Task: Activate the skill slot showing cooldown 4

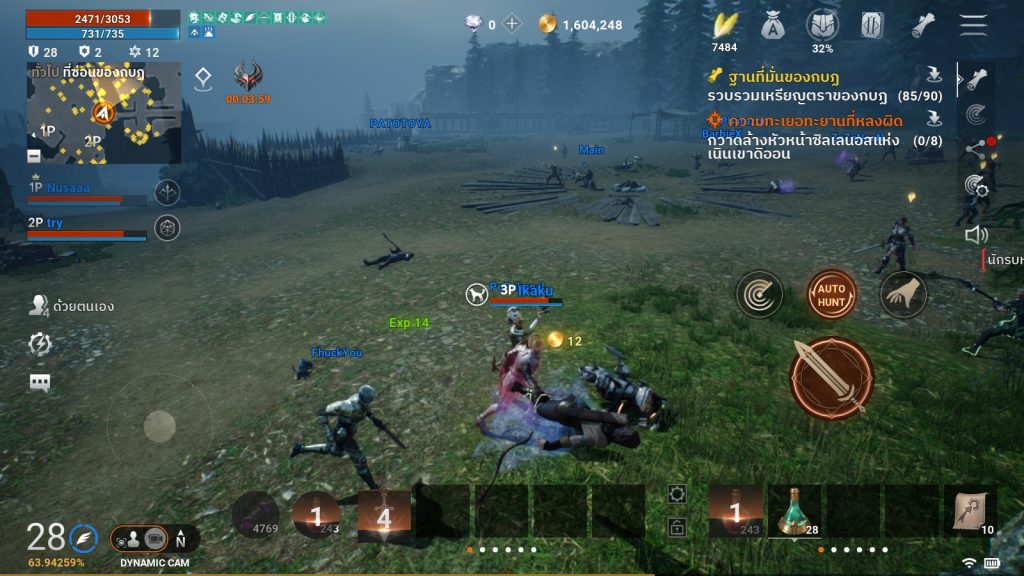Action: [385, 516]
